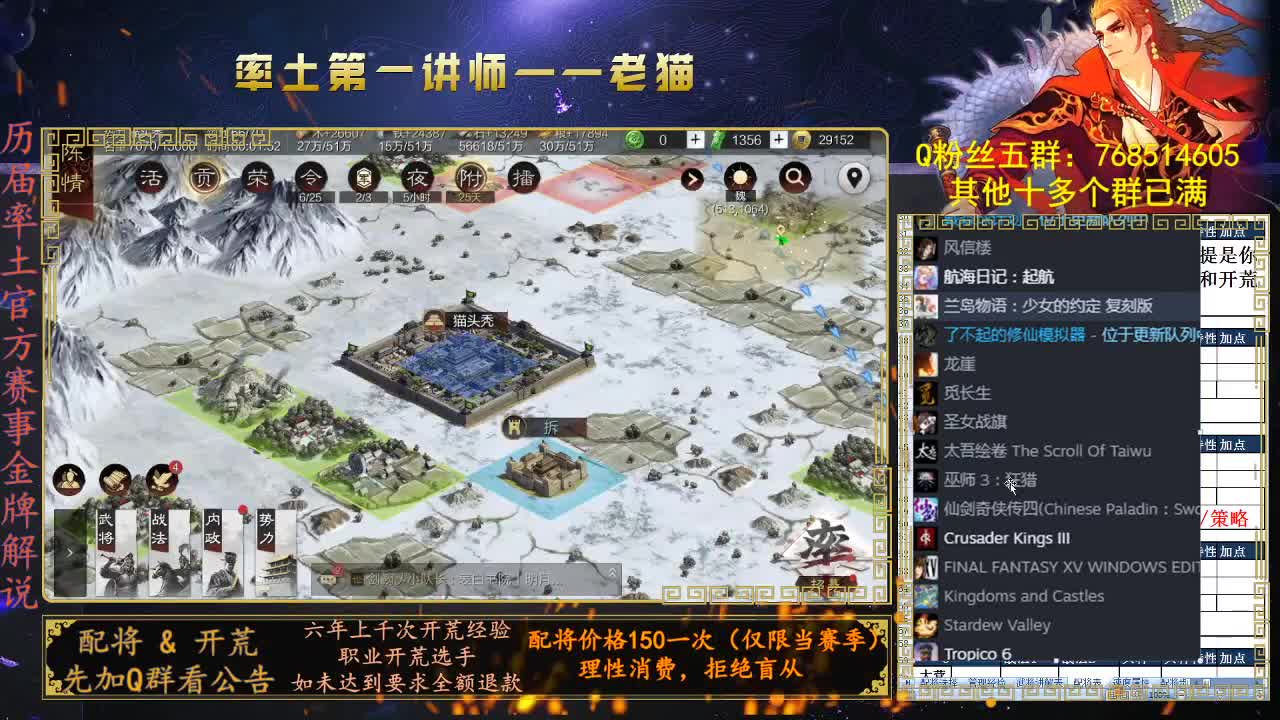This screenshot has height=720, width=1280.
Task: Select the 活 (activity) icon
Action: 150,177
